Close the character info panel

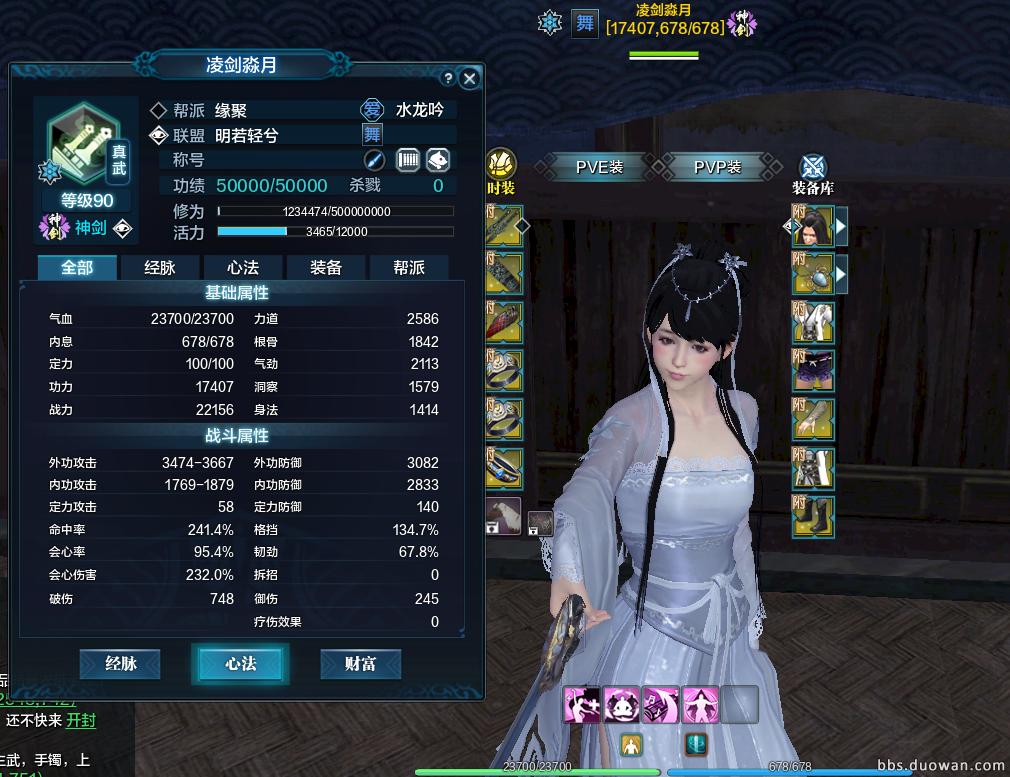click(469, 78)
